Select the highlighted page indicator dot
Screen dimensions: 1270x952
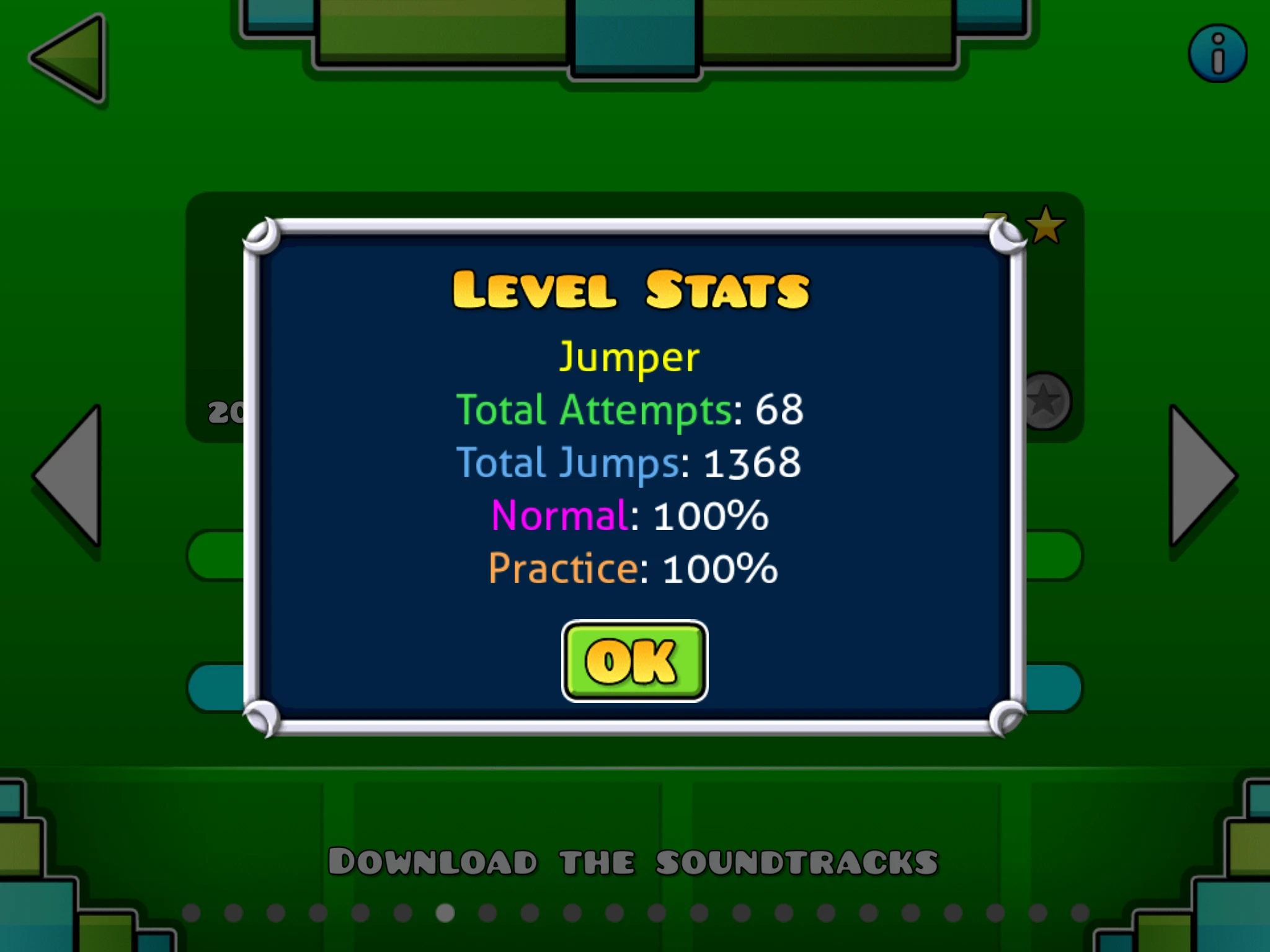click(x=444, y=912)
